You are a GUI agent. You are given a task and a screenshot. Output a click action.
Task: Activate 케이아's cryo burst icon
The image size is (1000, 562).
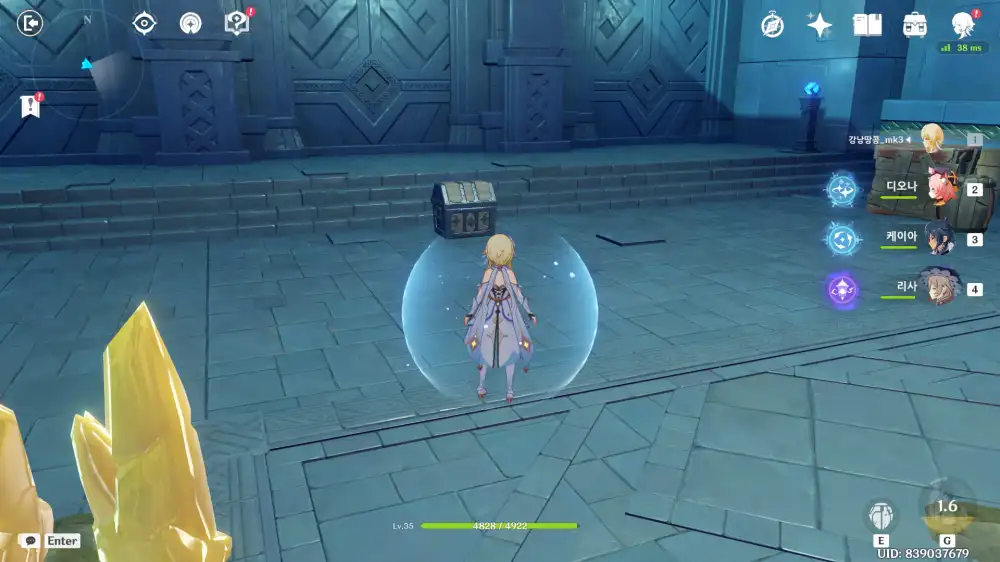click(x=842, y=238)
